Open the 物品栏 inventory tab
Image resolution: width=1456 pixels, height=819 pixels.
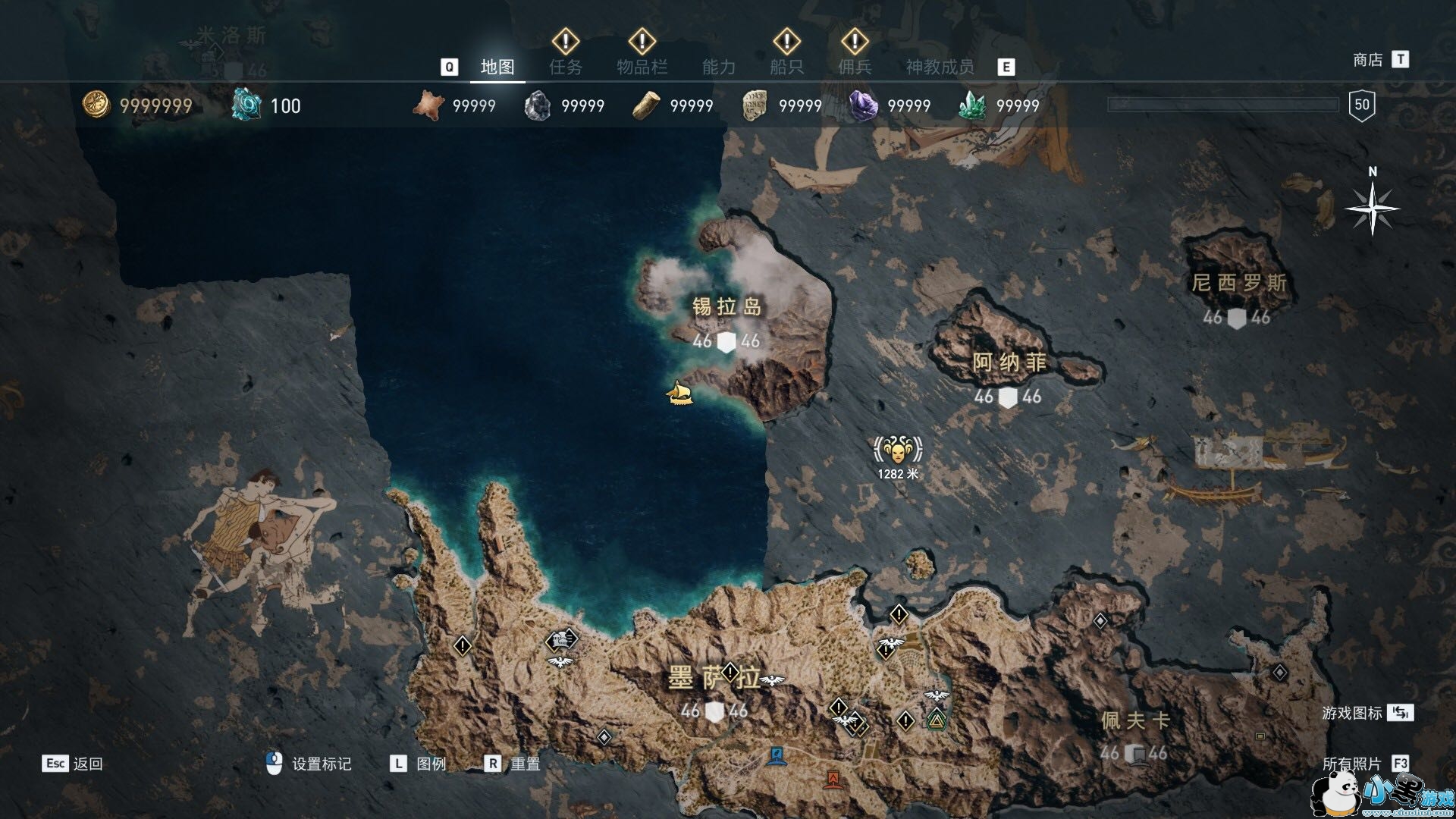(x=642, y=67)
